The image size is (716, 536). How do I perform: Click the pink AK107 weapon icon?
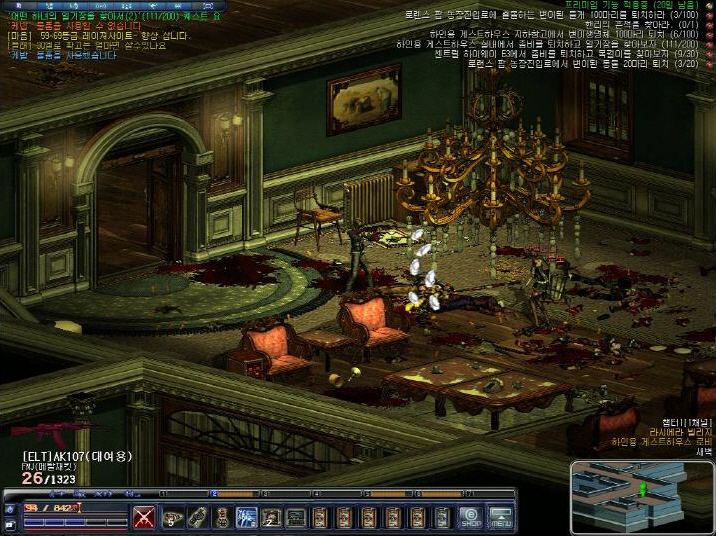pyautogui.click(x=48, y=431)
